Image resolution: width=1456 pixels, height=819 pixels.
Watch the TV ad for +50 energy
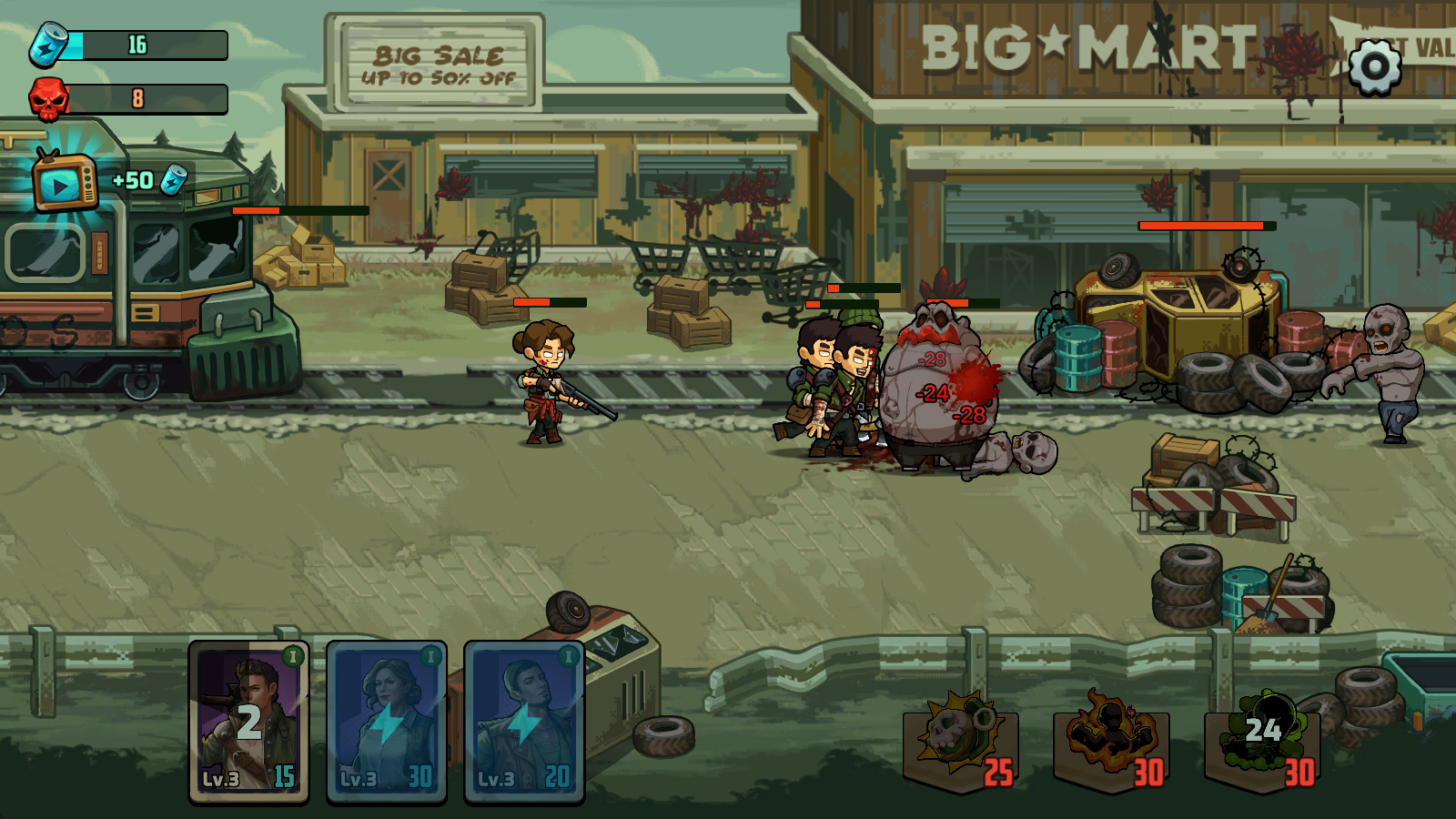pyautogui.click(x=64, y=184)
